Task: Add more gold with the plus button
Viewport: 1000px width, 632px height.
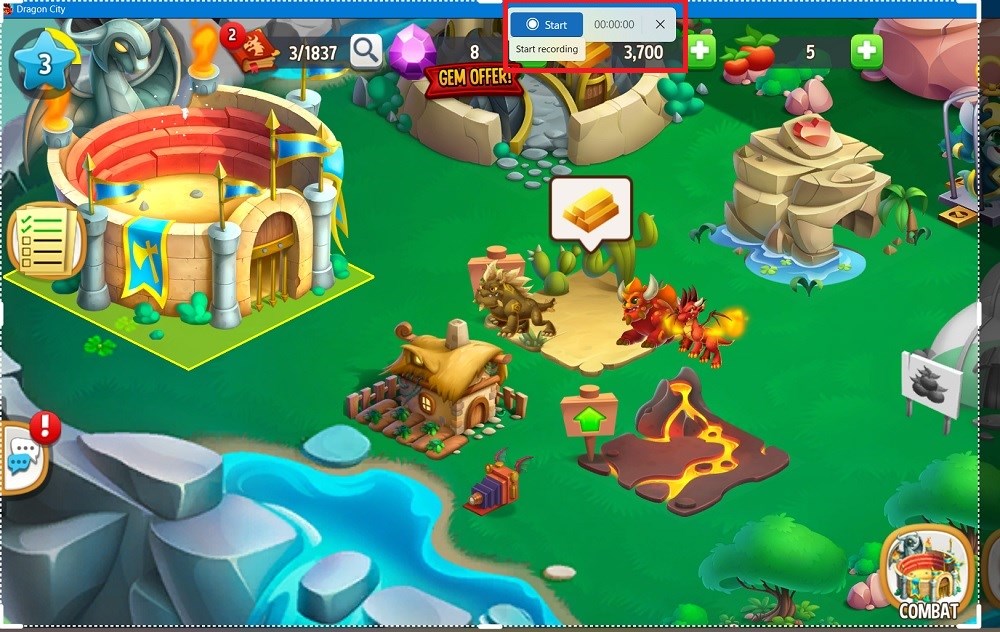Action: click(x=701, y=52)
